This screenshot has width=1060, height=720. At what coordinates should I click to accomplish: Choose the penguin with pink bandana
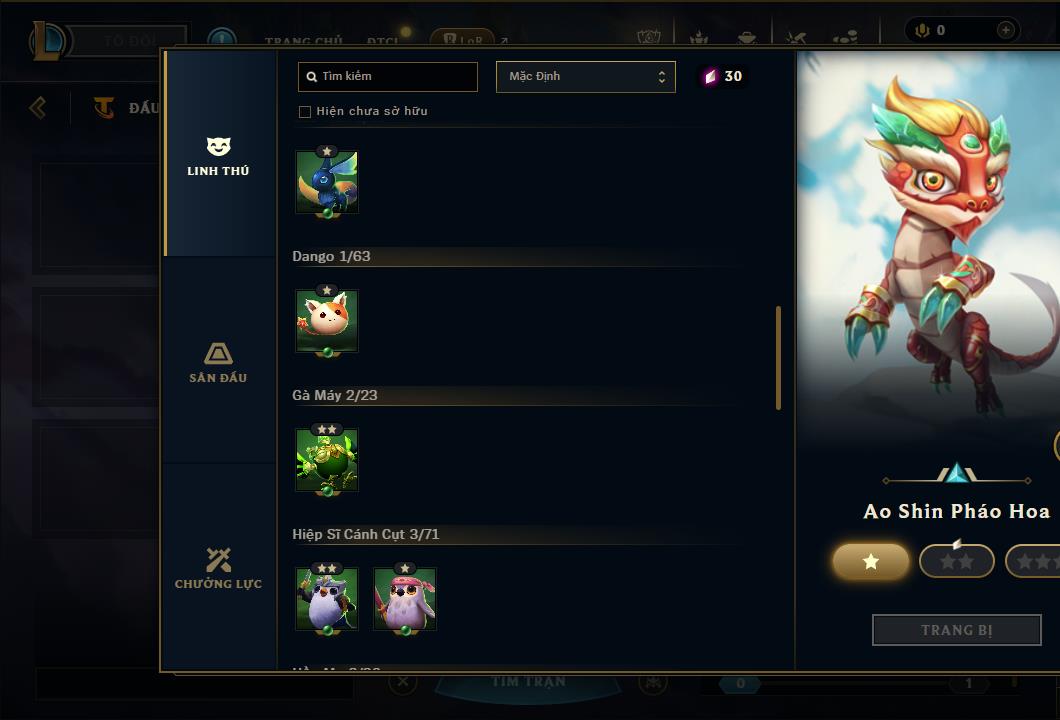click(x=405, y=598)
